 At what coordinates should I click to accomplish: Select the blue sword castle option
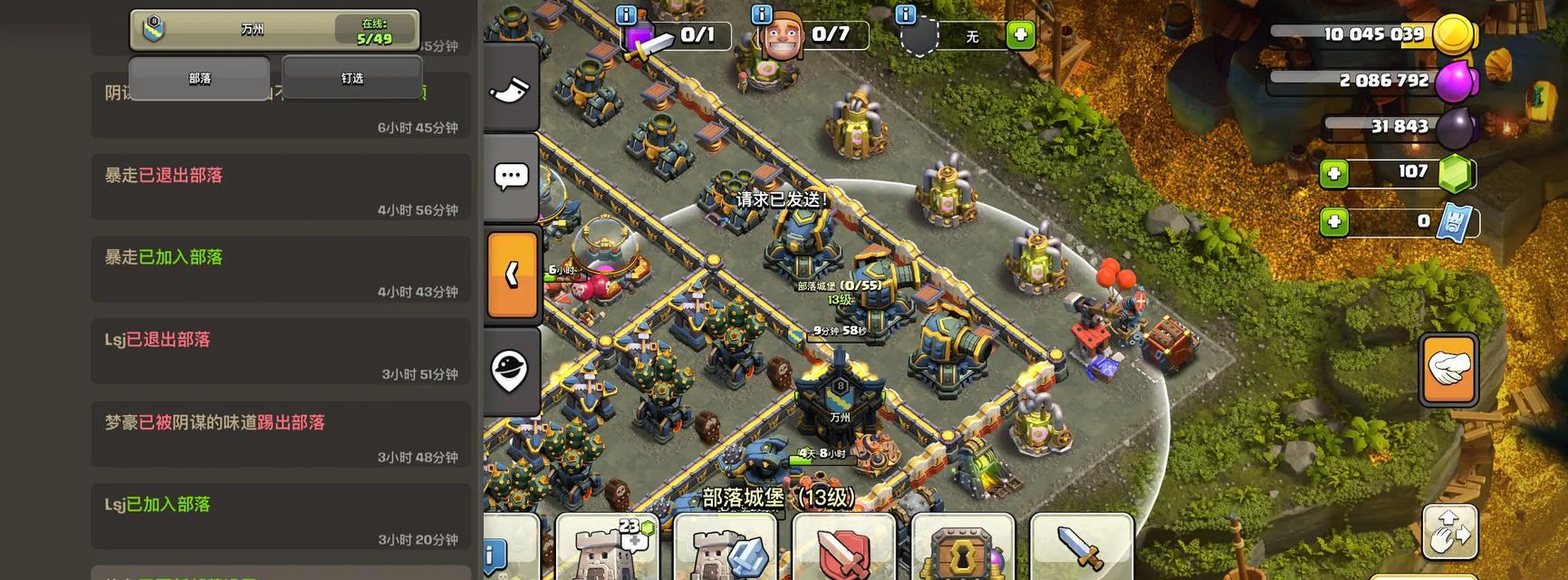[x=1082, y=548]
